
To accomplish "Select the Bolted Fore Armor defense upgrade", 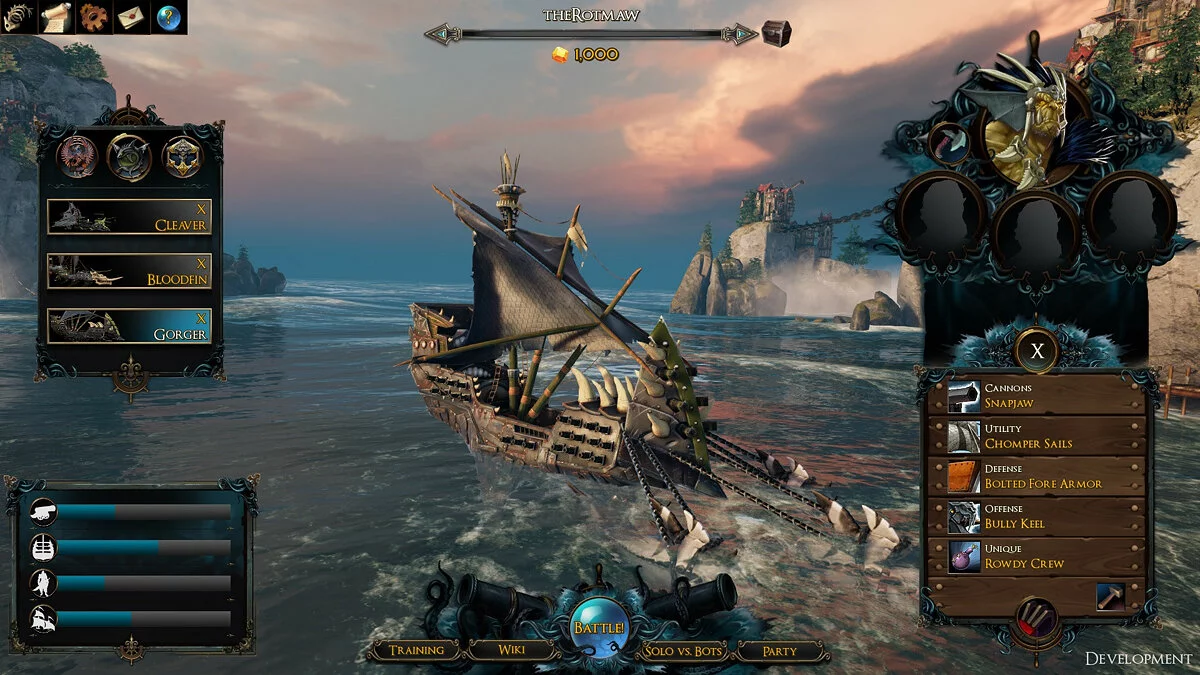I will (1036, 476).
